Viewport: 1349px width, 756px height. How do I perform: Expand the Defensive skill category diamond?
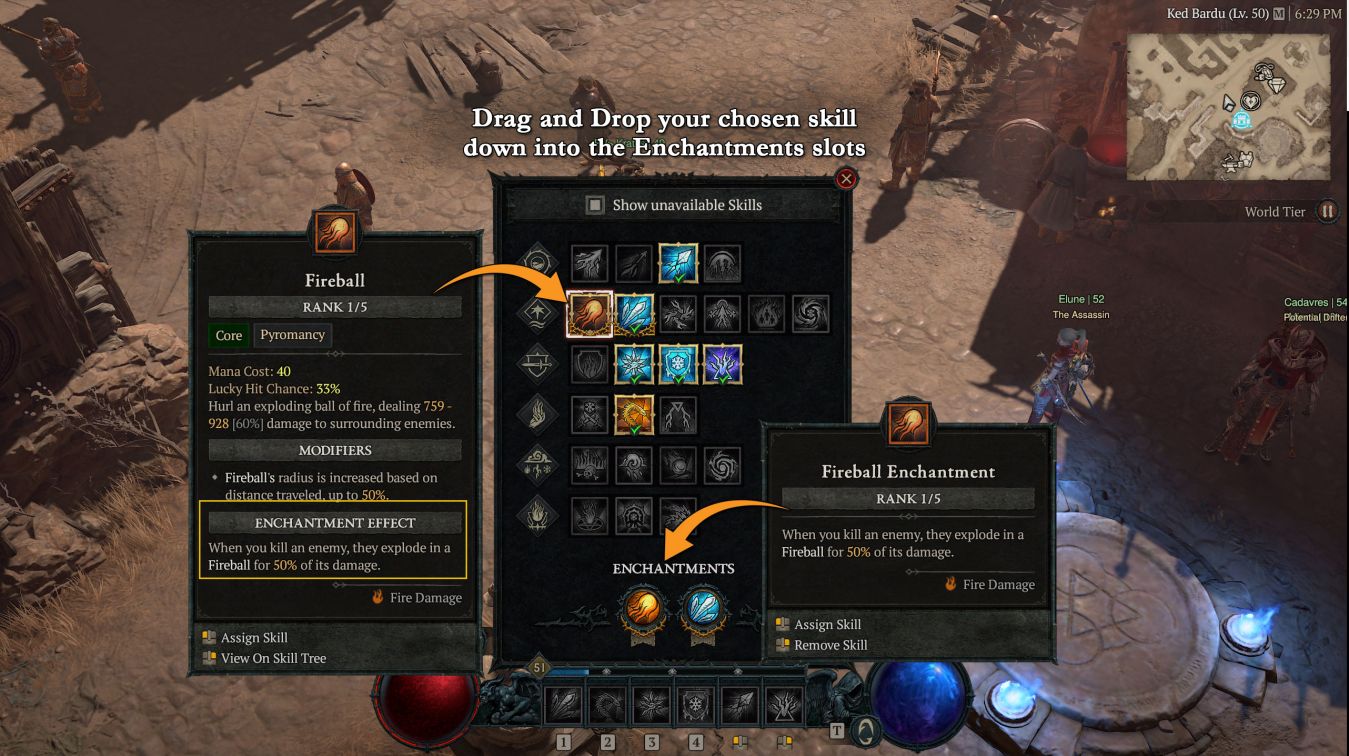point(537,363)
